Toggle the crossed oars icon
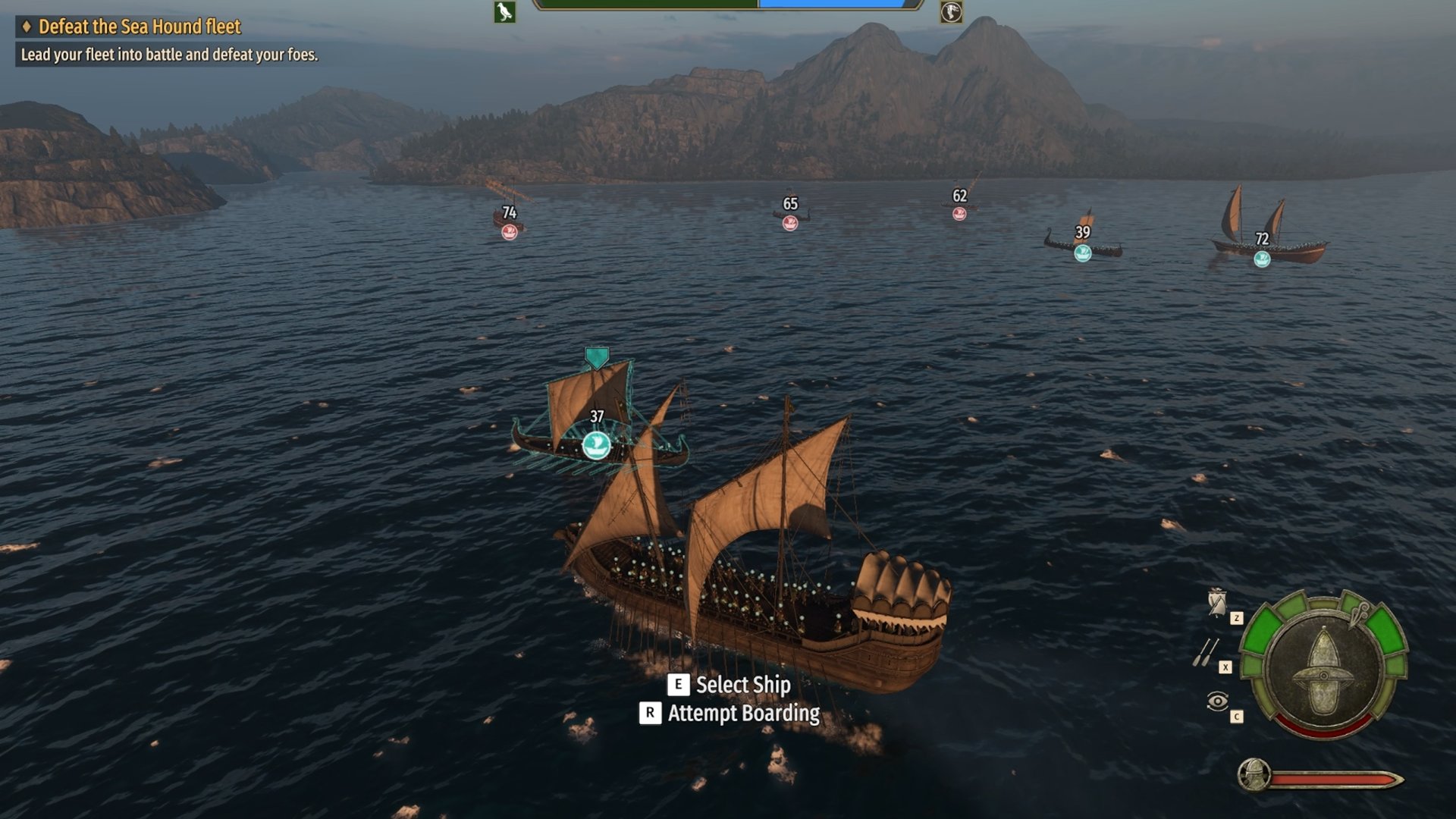1456x819 pixels. point(1206,652)
